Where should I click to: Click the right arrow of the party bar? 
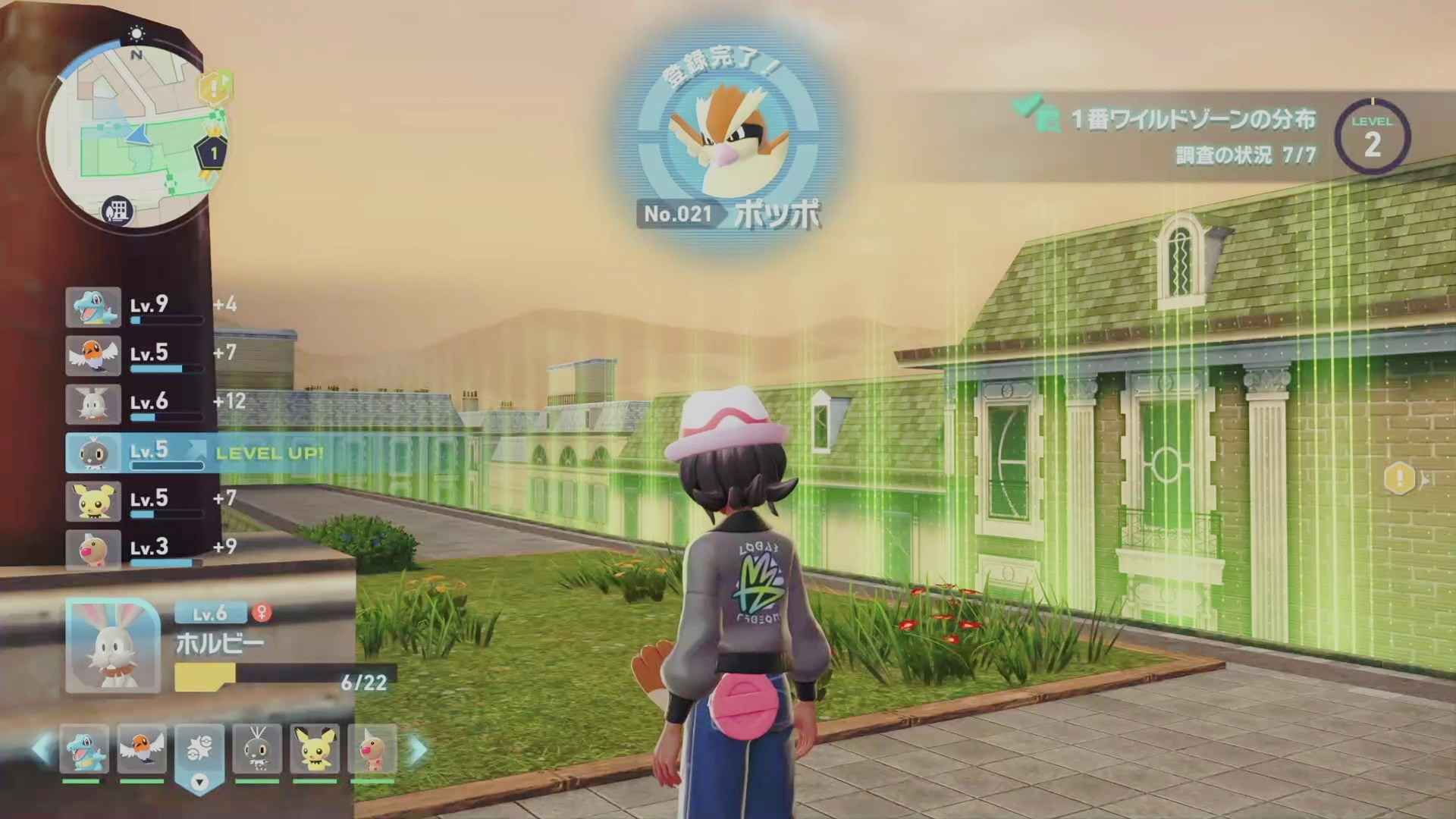pyautogui.click(x=418, y=750)
